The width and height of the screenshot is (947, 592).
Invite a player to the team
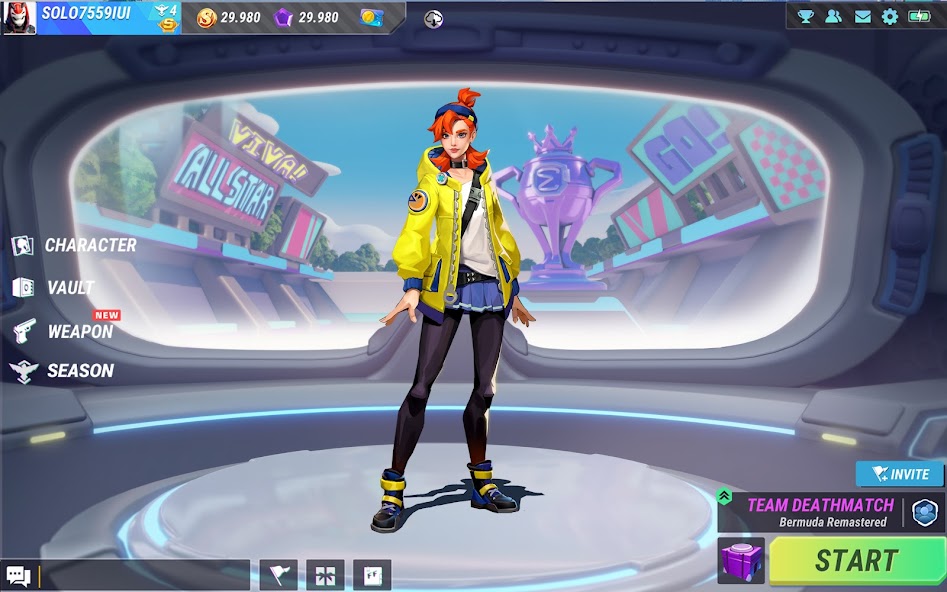tap(899, 474)
